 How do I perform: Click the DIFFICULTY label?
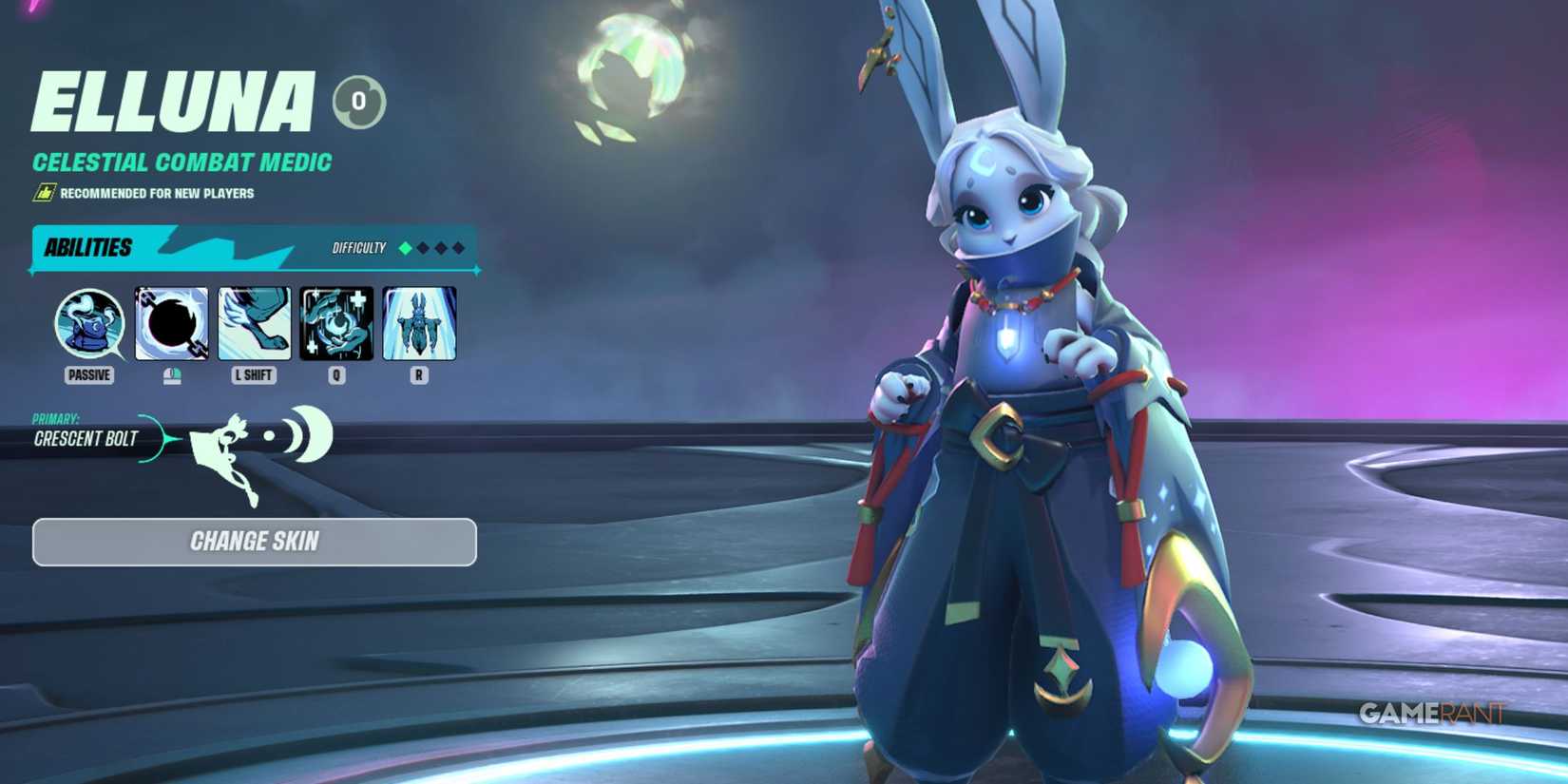pyautogui.click(x=358, y=249)
